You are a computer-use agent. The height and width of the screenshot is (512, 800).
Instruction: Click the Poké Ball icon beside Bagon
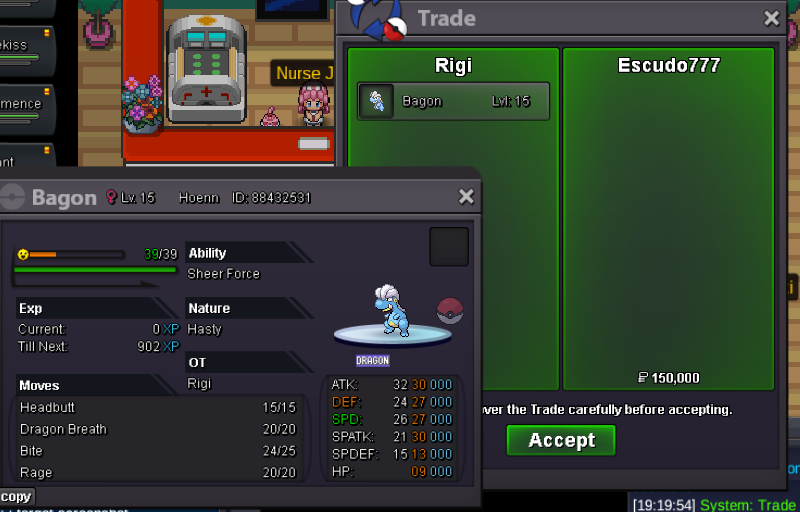(450, 311)
